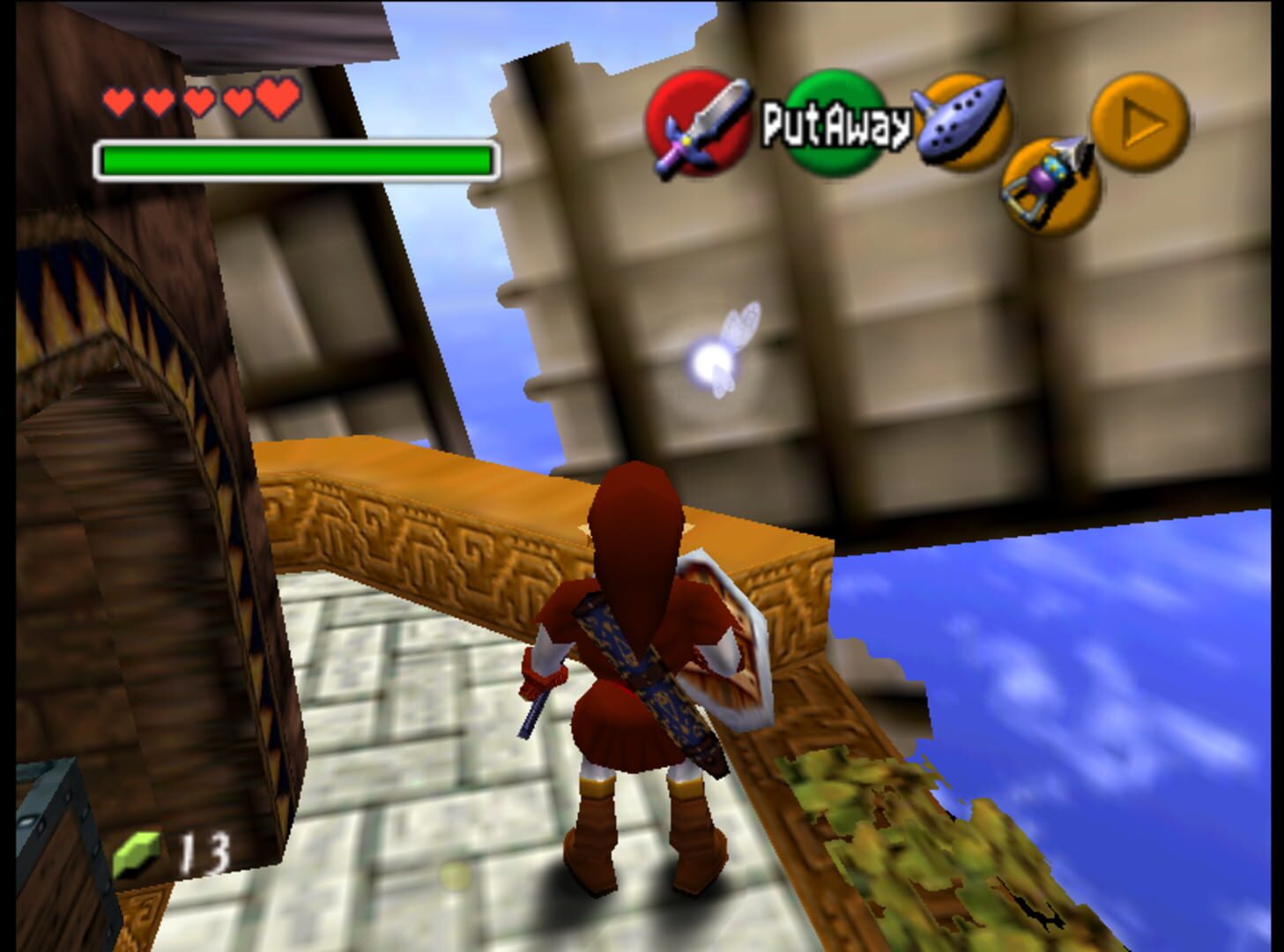Viewport: 1284px width, 952px height.
Task: Click the green magic meter bar
Action: (295, 159)
